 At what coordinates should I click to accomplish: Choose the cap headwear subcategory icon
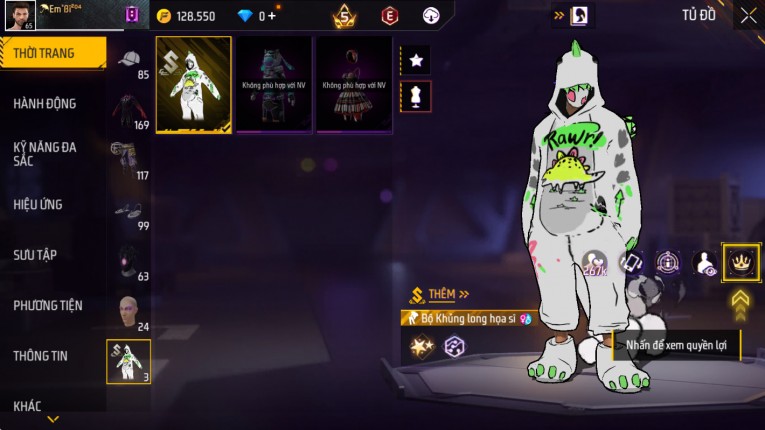pyautogui.click(x=129, y=60)
